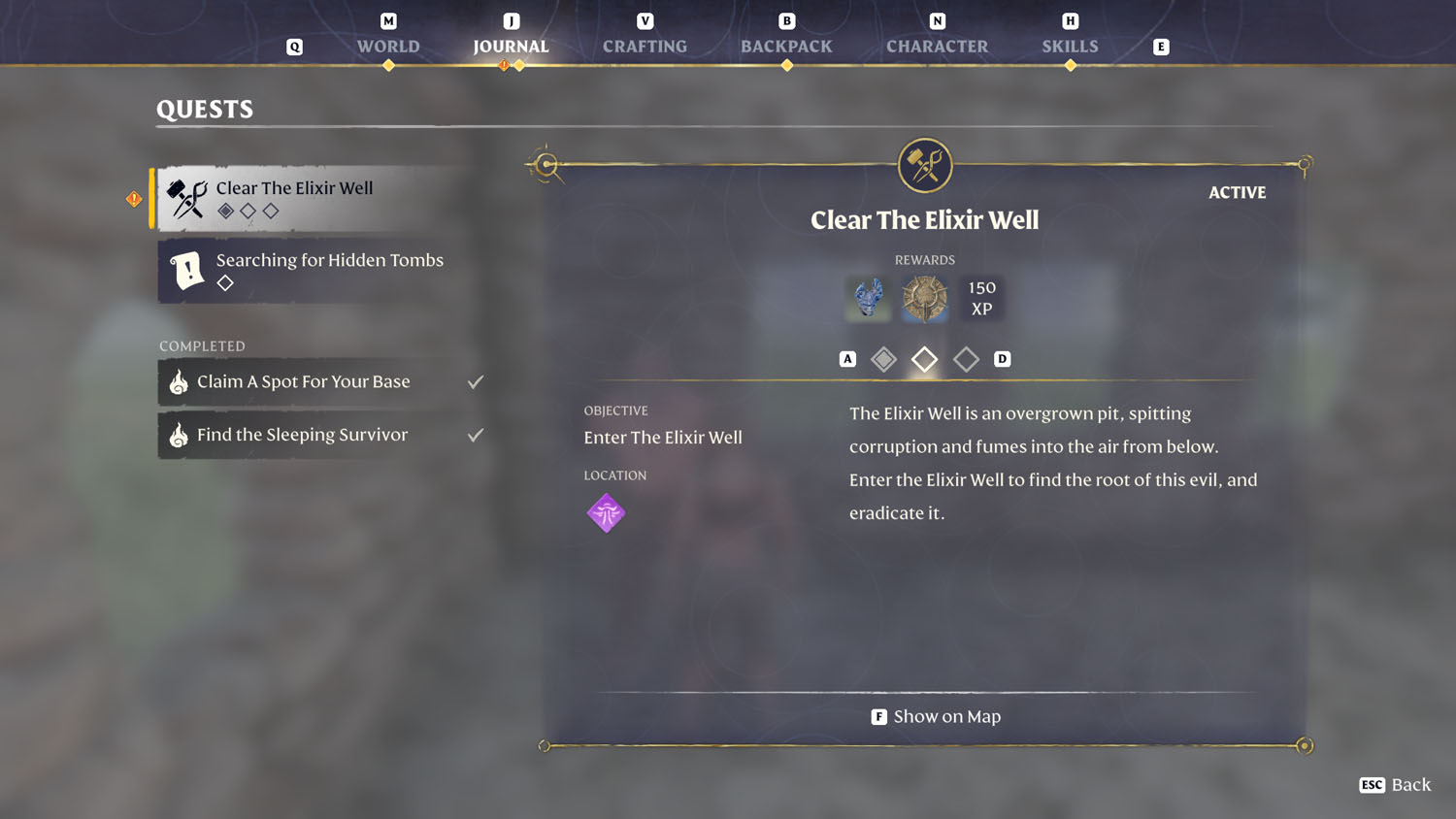Click the A key prompt to view previous quest stage
Viewport: 1456px width, 819px height.
(x=846, y=358)
